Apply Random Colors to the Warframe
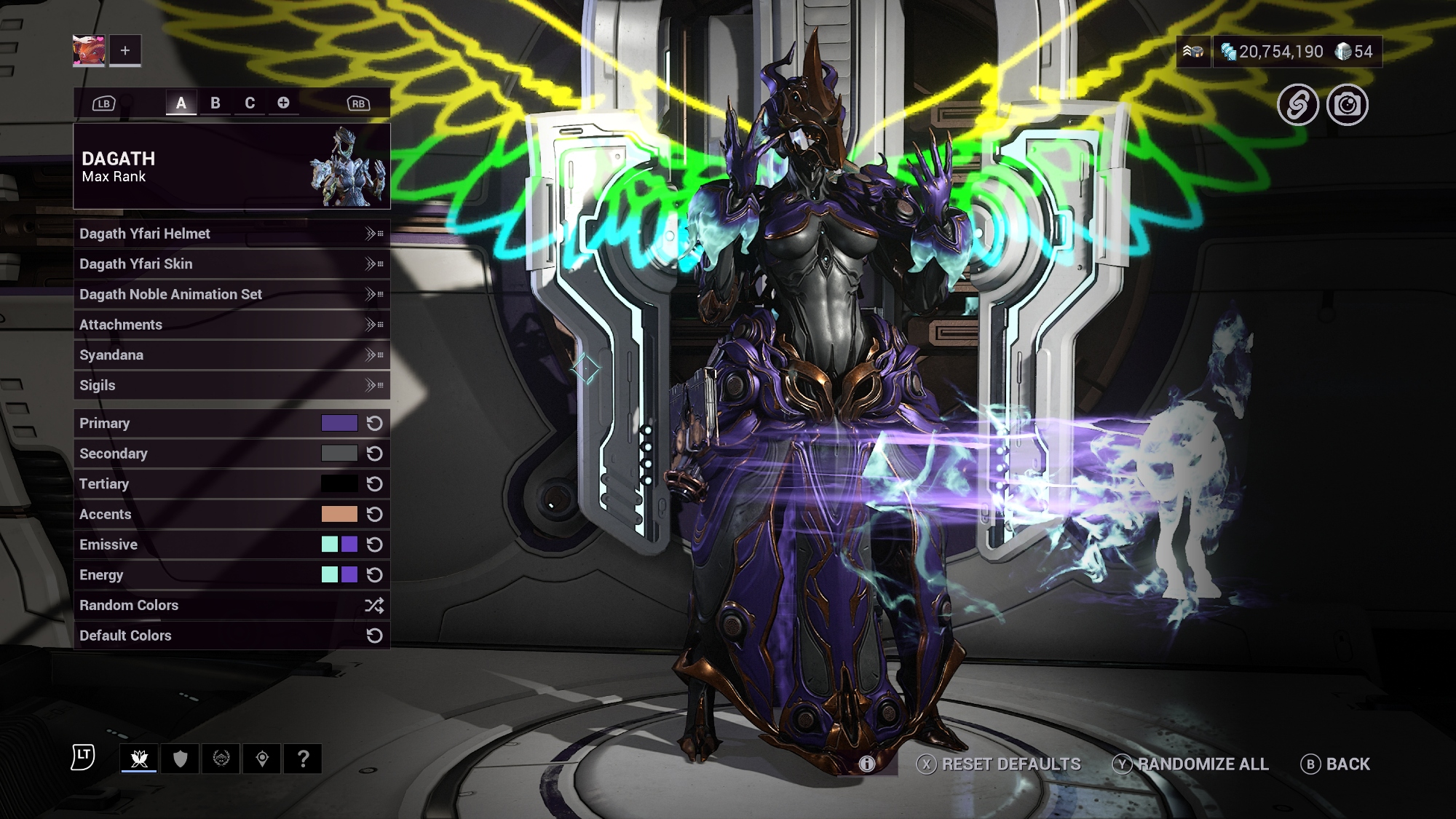The image size is (1456, 819). [232, 605]
